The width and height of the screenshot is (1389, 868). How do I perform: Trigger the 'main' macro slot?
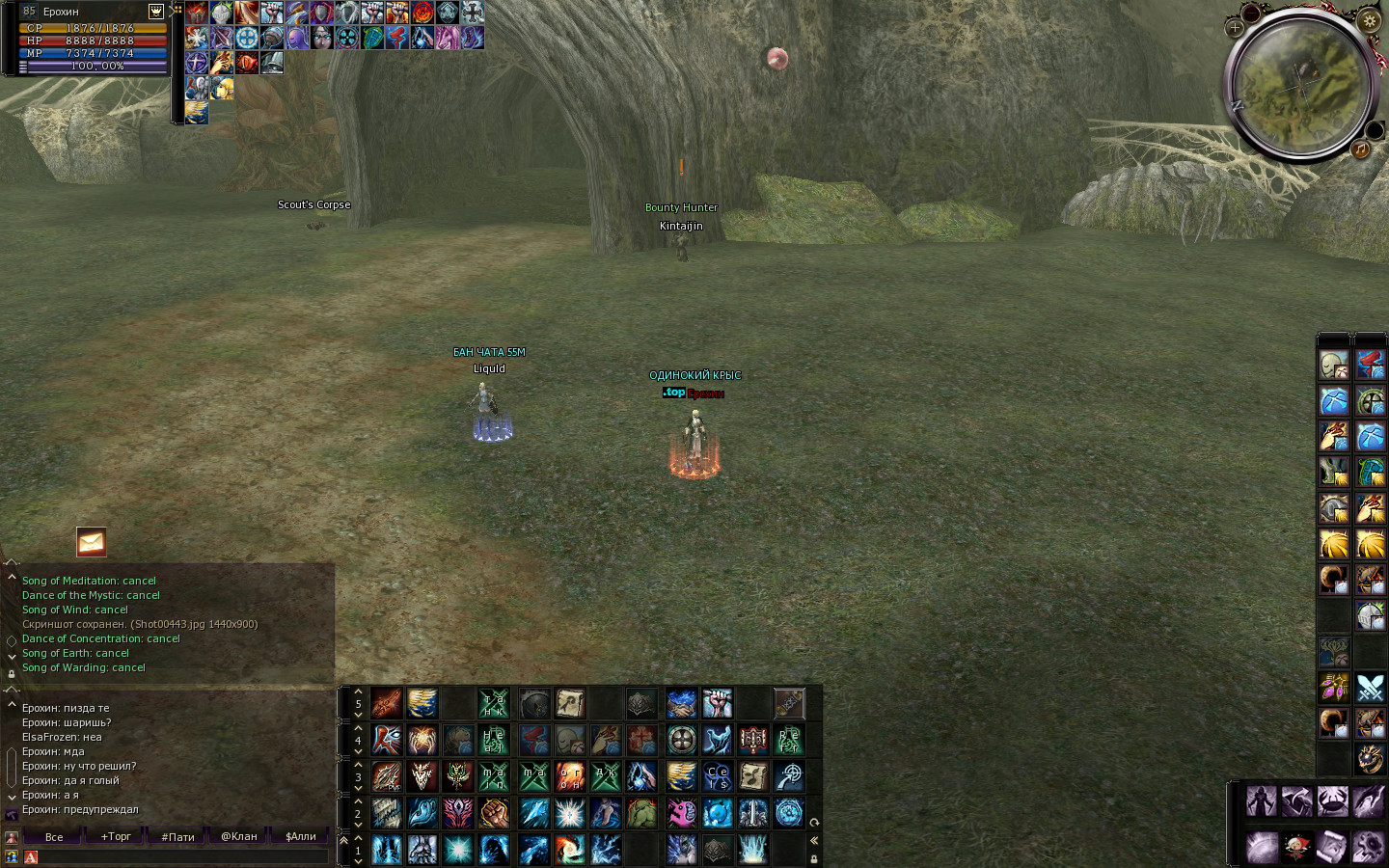(494, 776)
